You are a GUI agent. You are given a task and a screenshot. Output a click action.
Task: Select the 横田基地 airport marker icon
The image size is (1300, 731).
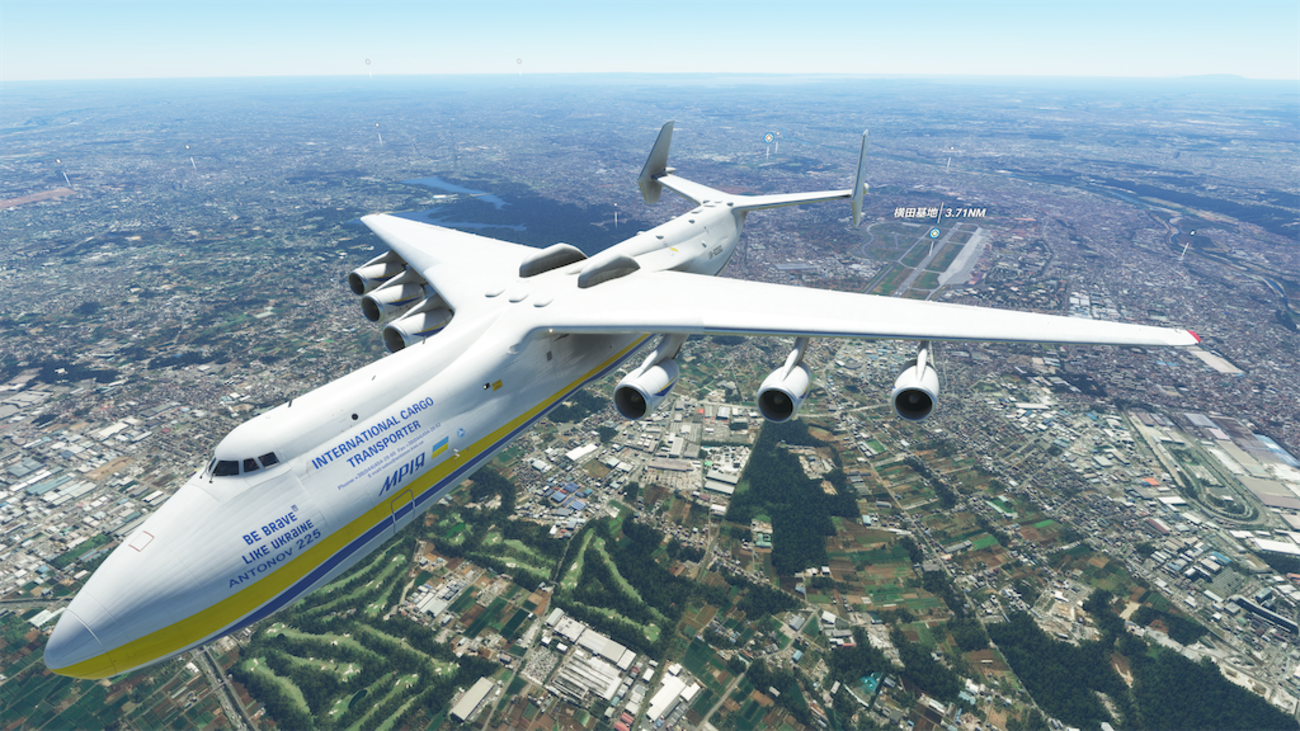coord(934,233)
